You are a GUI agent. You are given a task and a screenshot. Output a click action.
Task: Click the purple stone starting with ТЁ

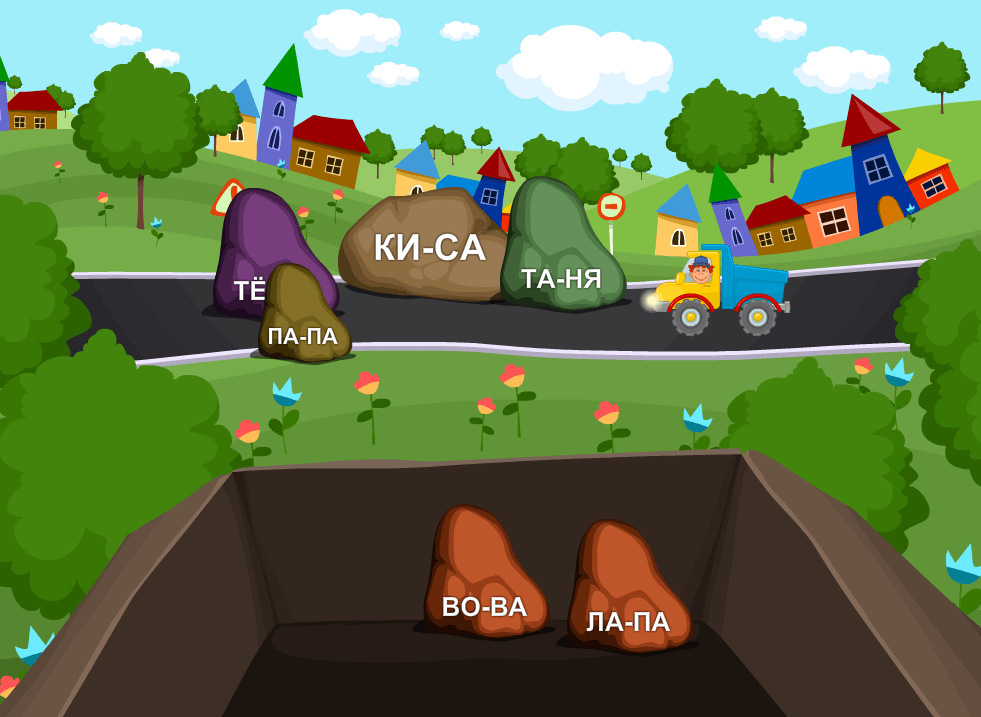pyautogui.click(x=262, y=238)
